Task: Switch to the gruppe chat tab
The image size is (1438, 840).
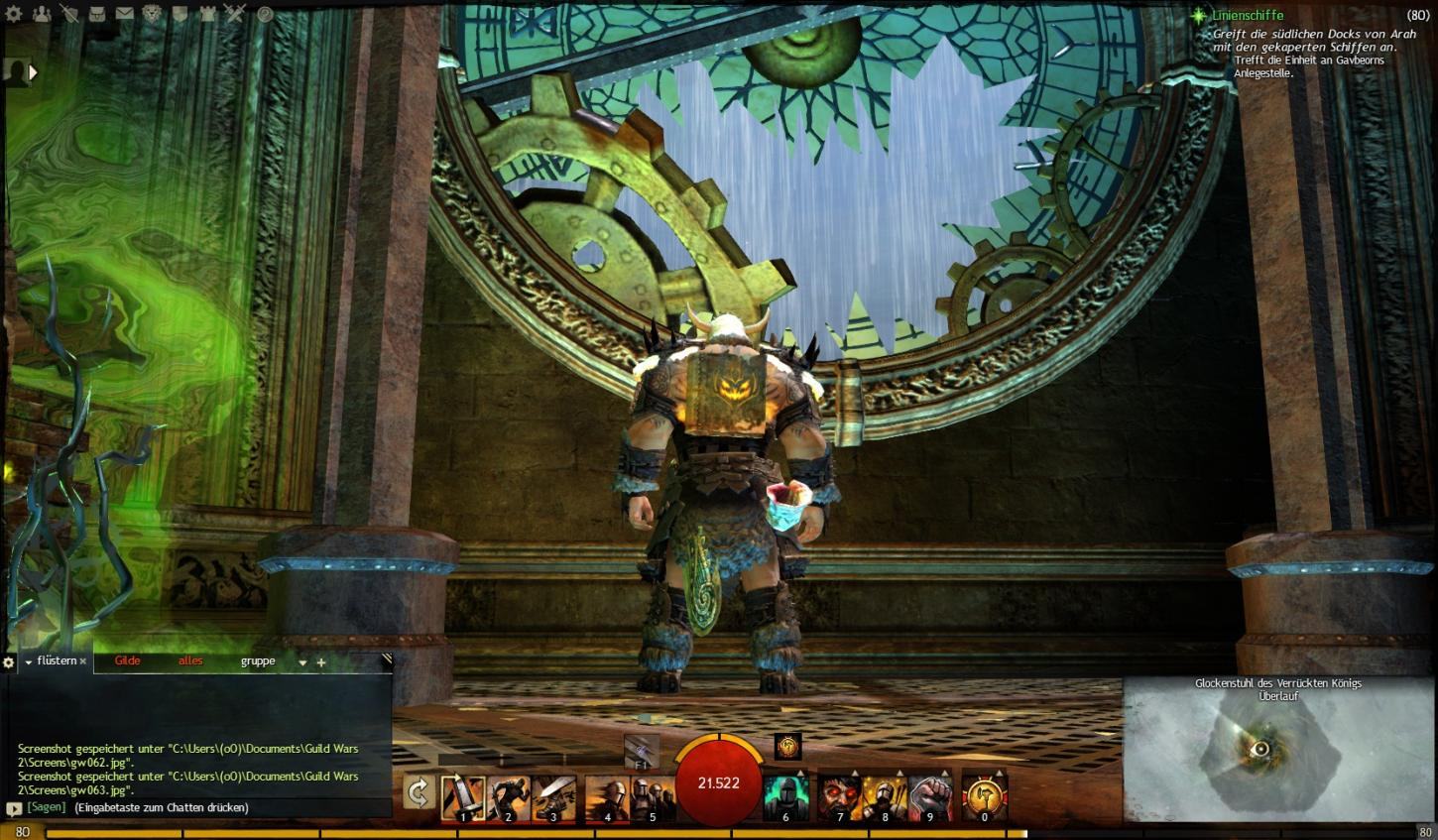Action: (258, 661)
